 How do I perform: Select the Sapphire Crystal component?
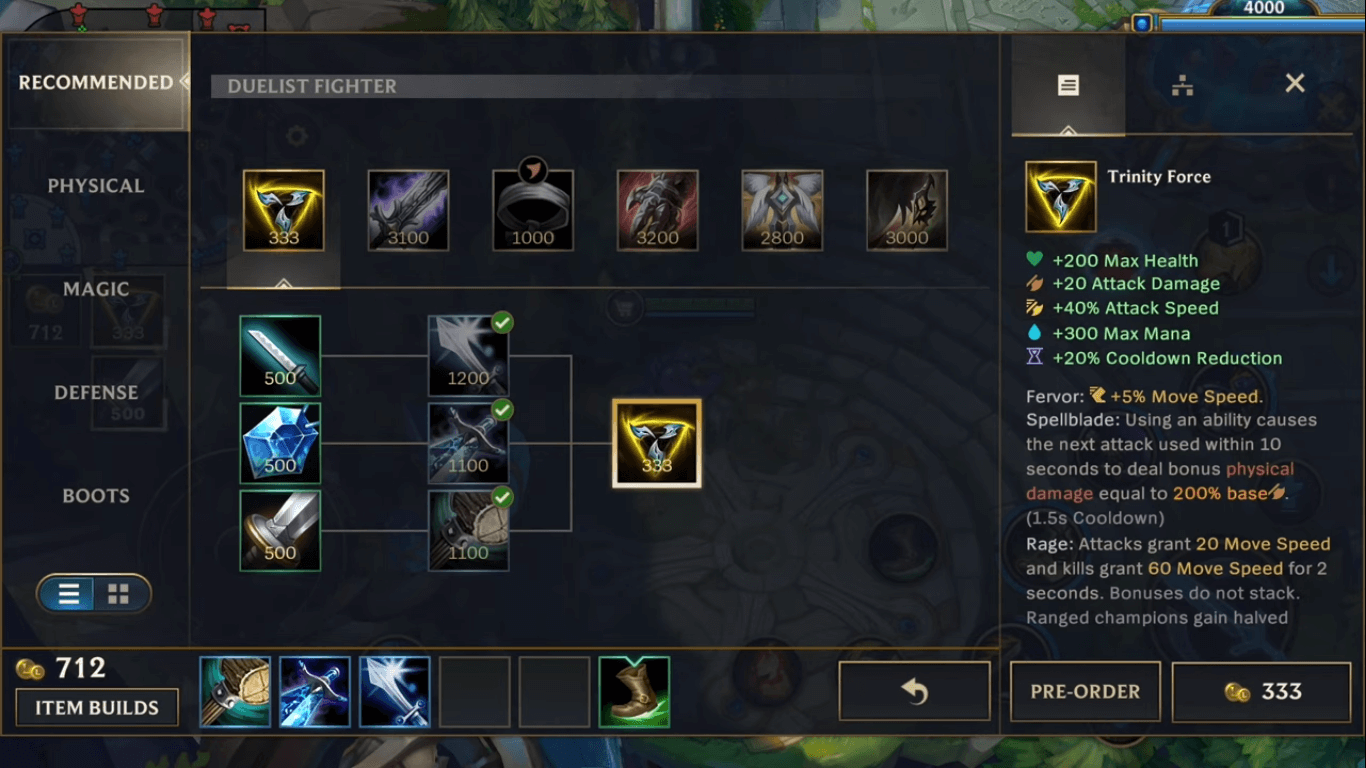coord(280,442)
